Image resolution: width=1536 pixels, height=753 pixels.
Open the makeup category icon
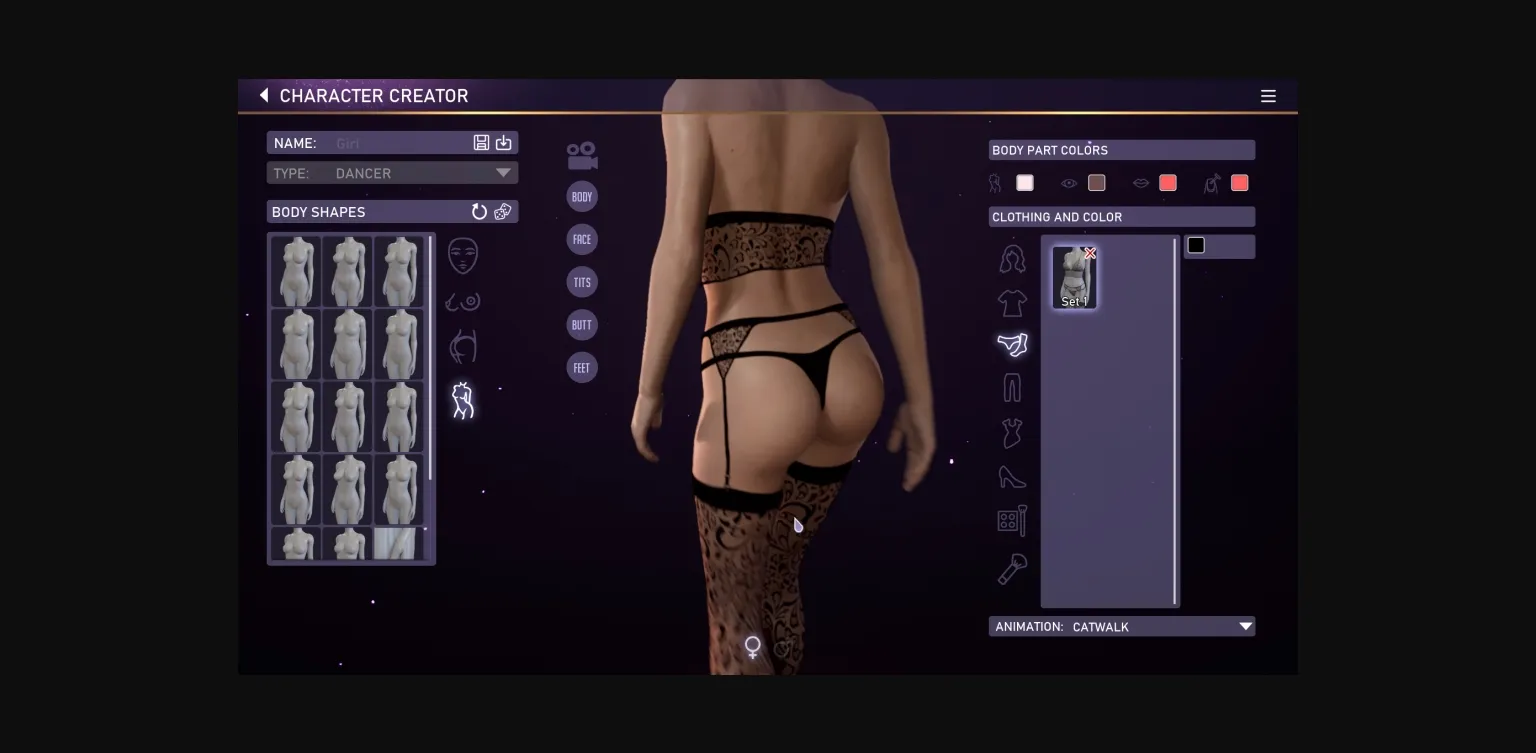pyautogui.click(x=1012, y=521)
